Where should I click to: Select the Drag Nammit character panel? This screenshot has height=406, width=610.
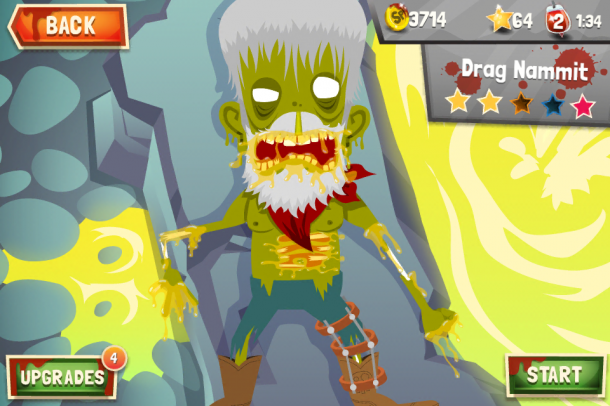coord(519,84)
